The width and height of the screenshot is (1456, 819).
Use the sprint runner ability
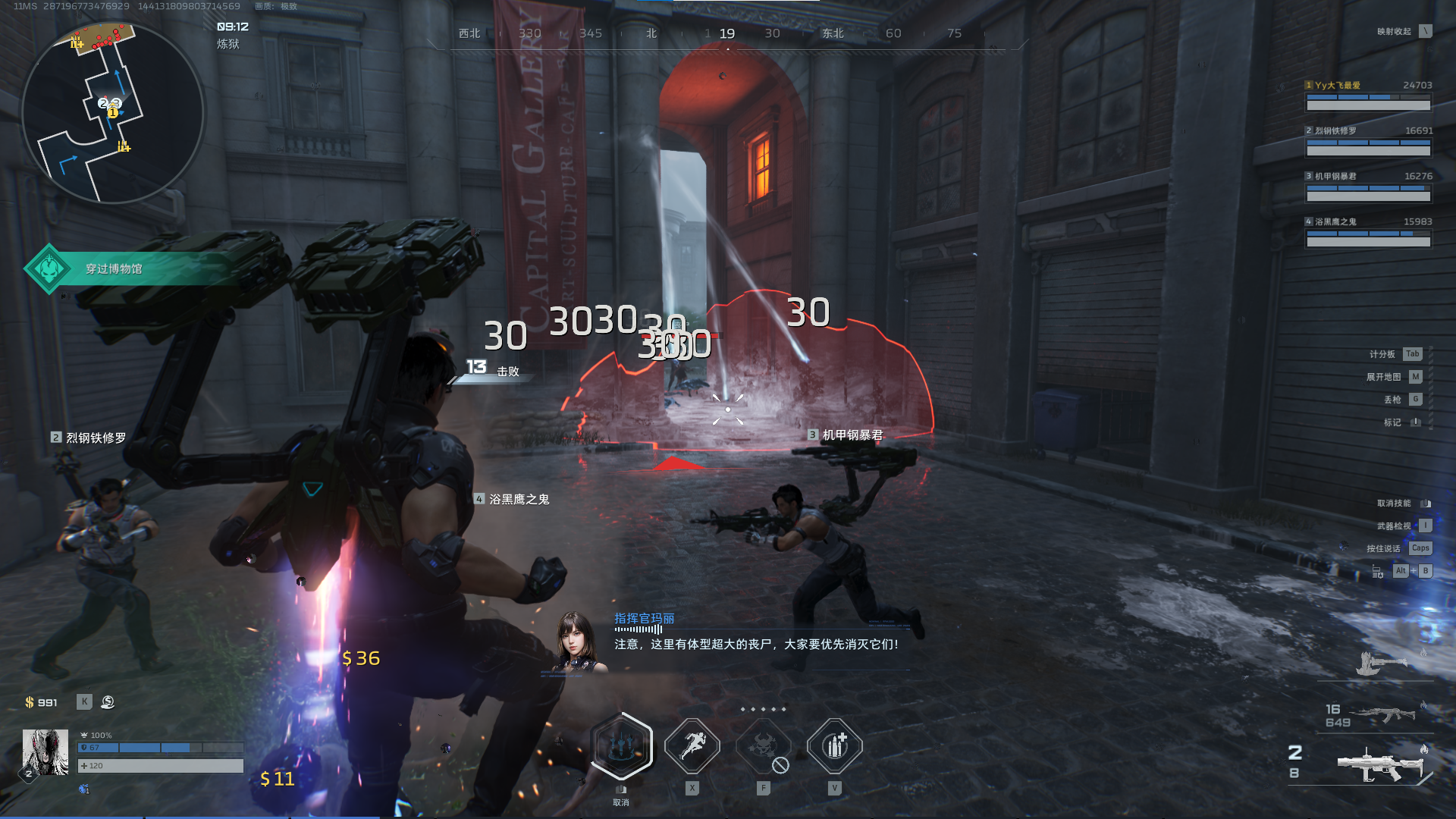692,746
